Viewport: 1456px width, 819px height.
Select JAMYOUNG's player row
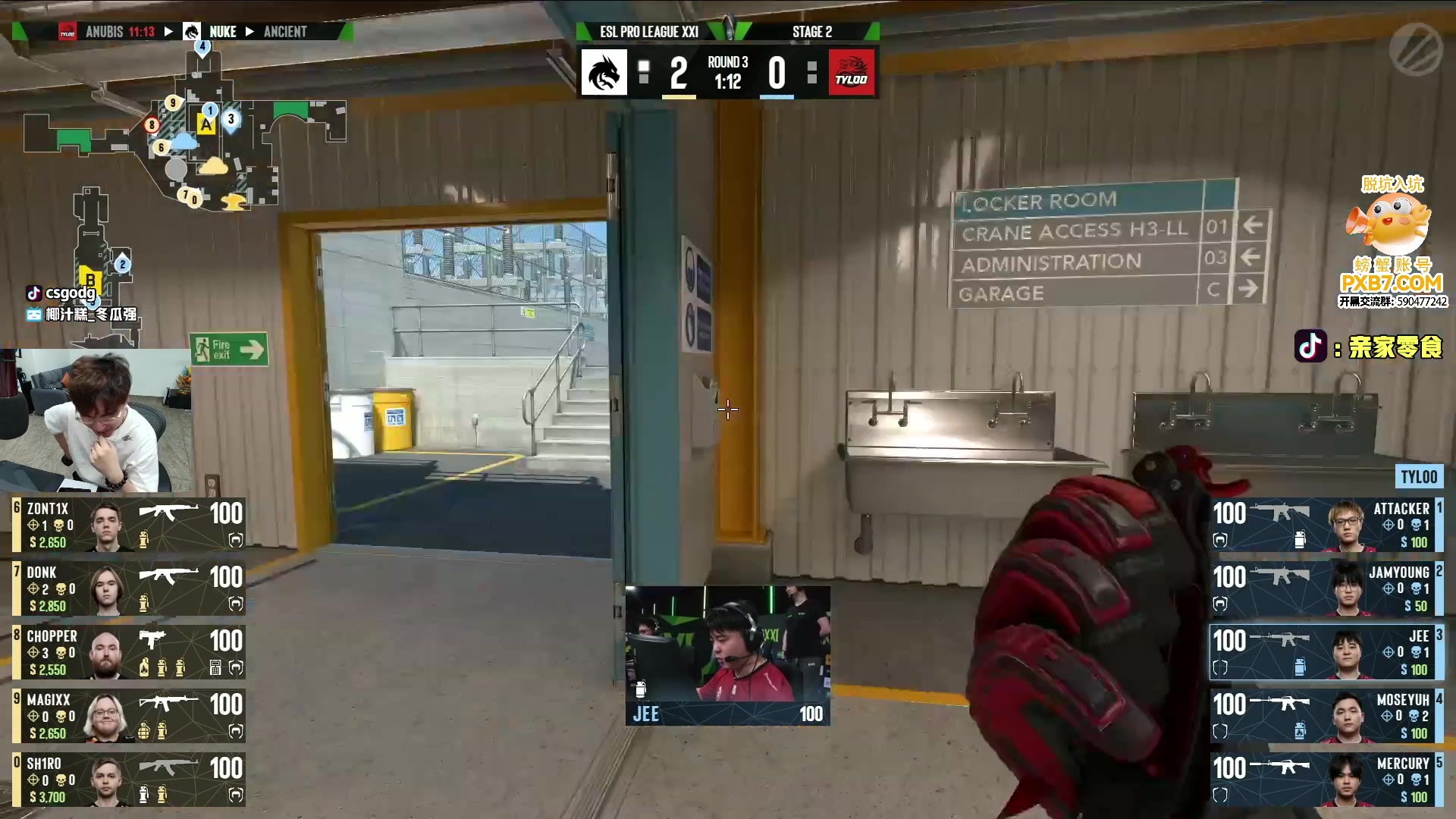tap(1327, 588)
